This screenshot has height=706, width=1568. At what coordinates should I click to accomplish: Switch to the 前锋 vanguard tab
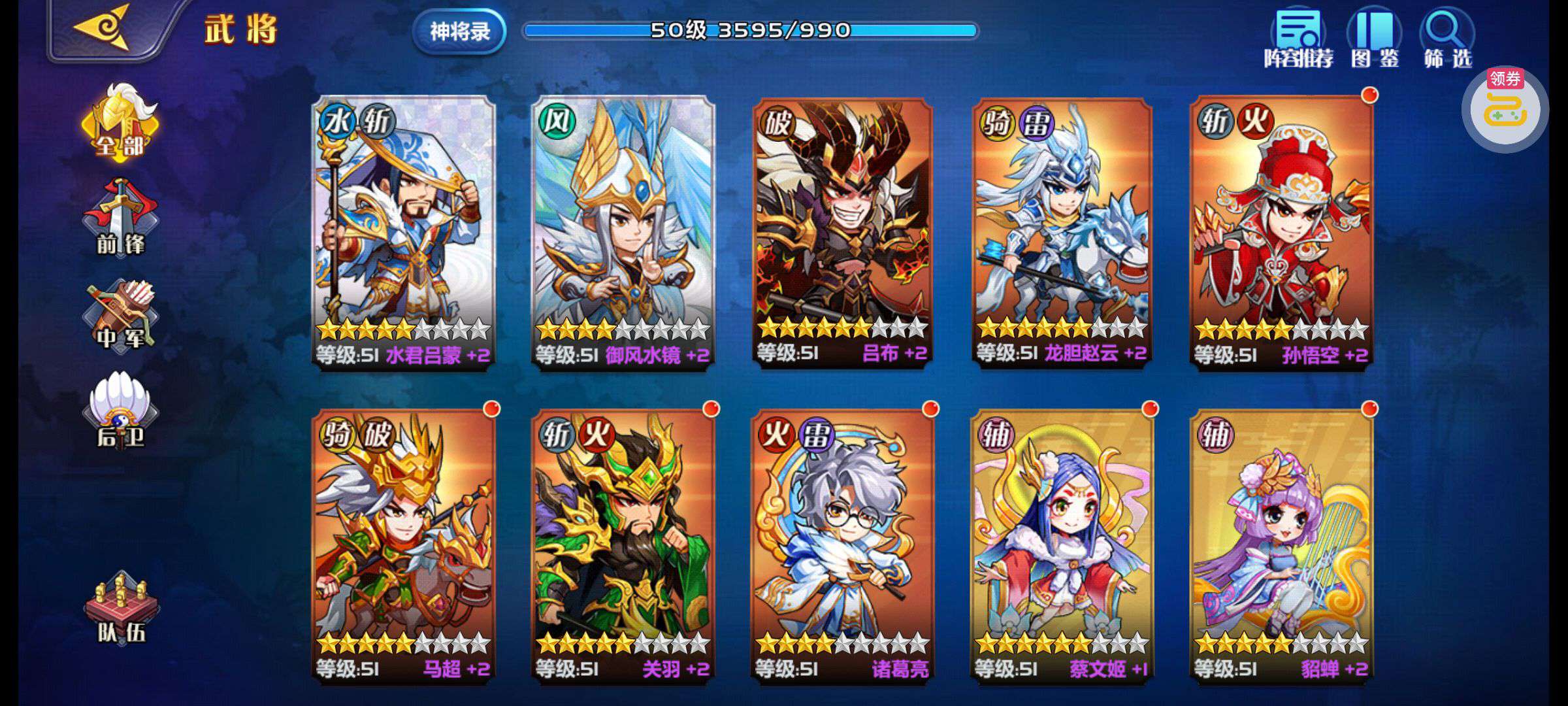click(120, 219)
